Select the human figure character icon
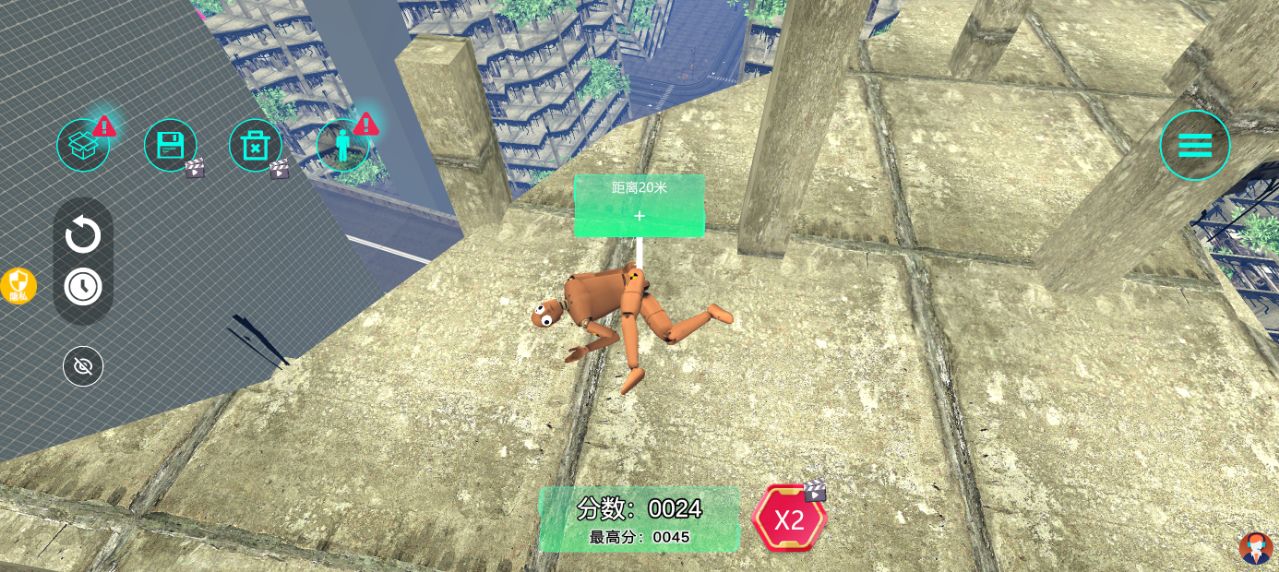The height and width of the screenshot is (572, 1279). [343, 146]
